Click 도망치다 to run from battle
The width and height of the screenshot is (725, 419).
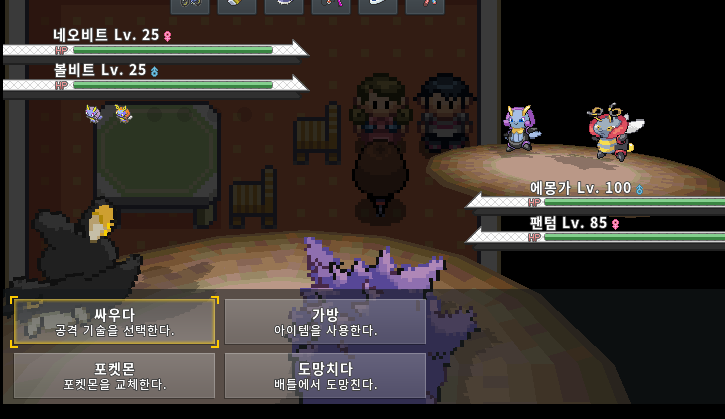click(x=325, y=375)
